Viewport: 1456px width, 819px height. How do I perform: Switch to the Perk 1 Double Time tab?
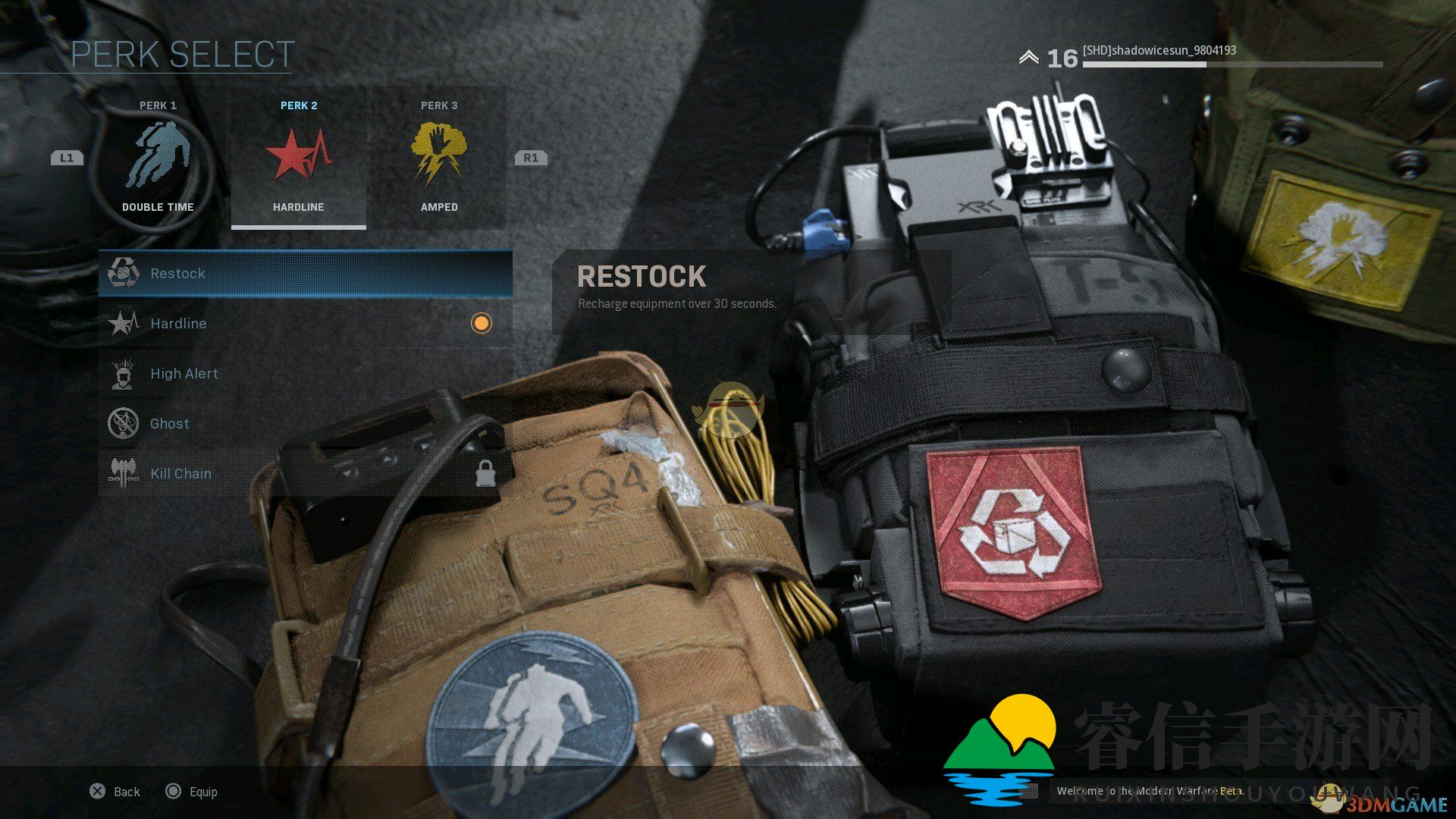click(158, 158)
